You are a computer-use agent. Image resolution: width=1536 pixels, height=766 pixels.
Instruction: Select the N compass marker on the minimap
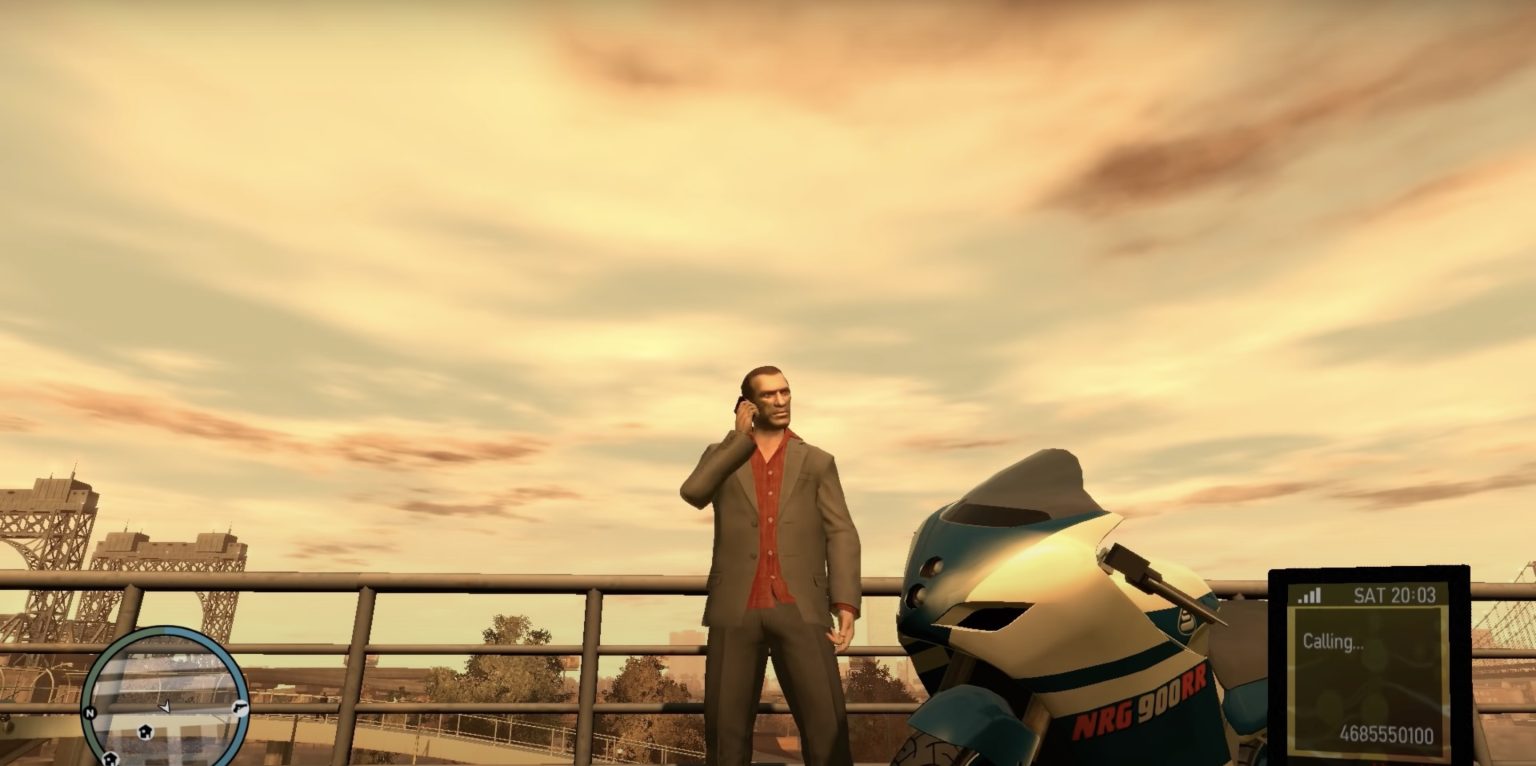(90, 711)
